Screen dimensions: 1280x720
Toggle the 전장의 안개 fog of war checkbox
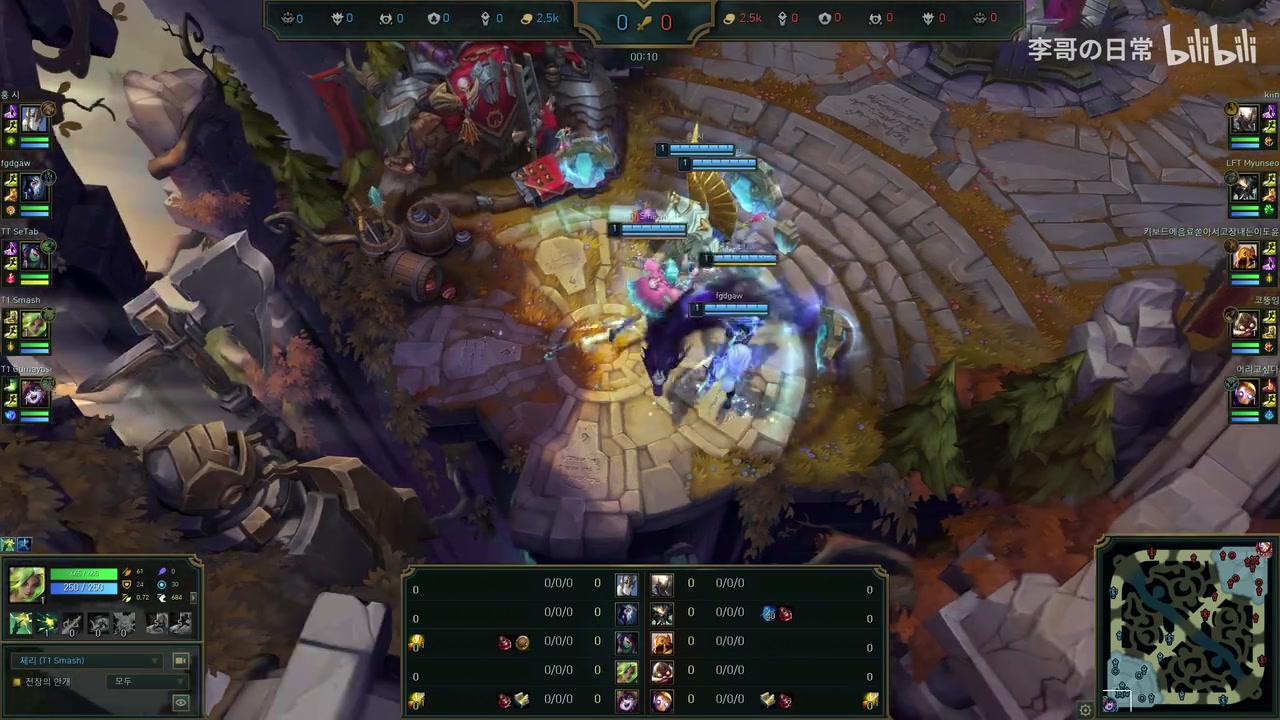17,682
